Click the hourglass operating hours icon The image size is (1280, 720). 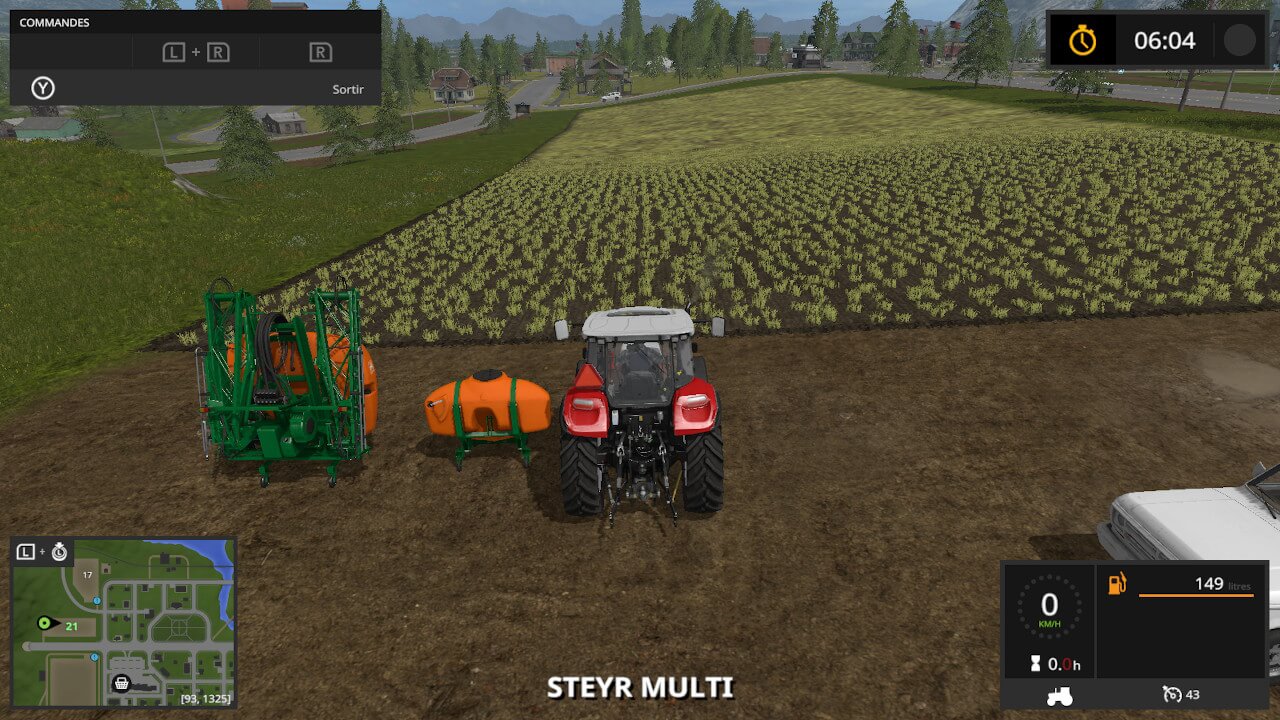tap(1034, 664)
